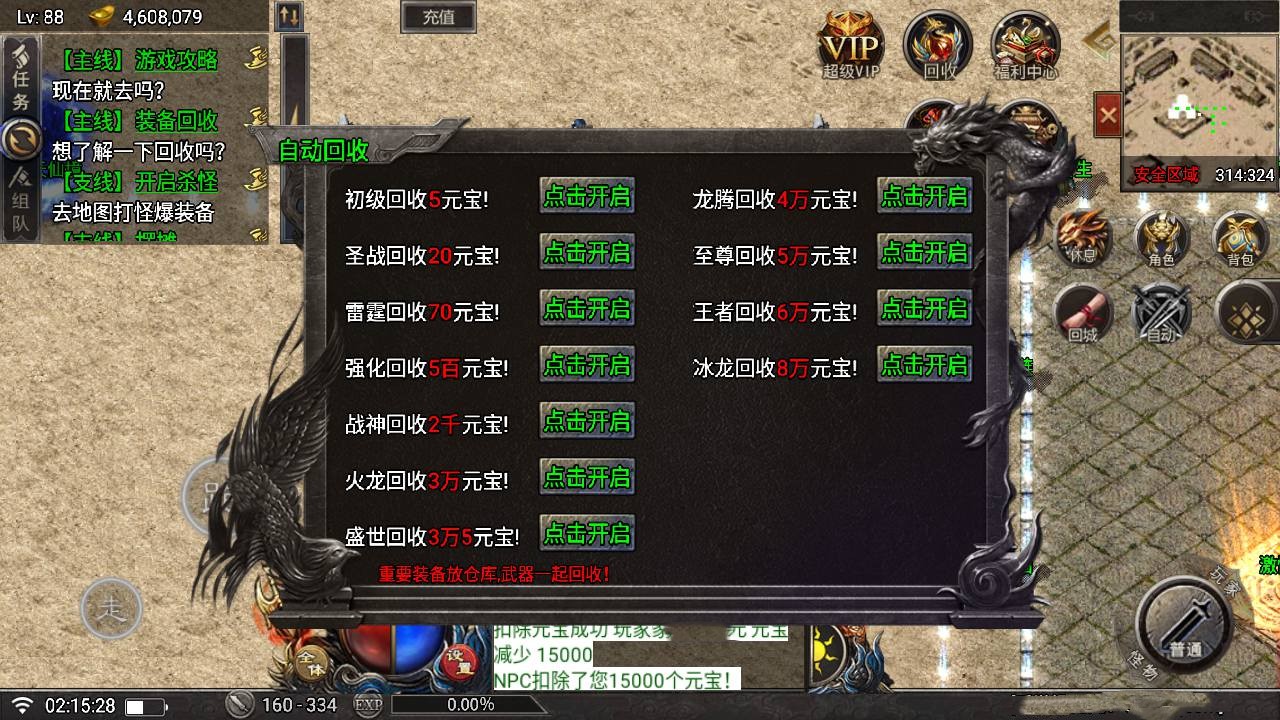Open the 充值 recharge menu at the top

(437, 18)
